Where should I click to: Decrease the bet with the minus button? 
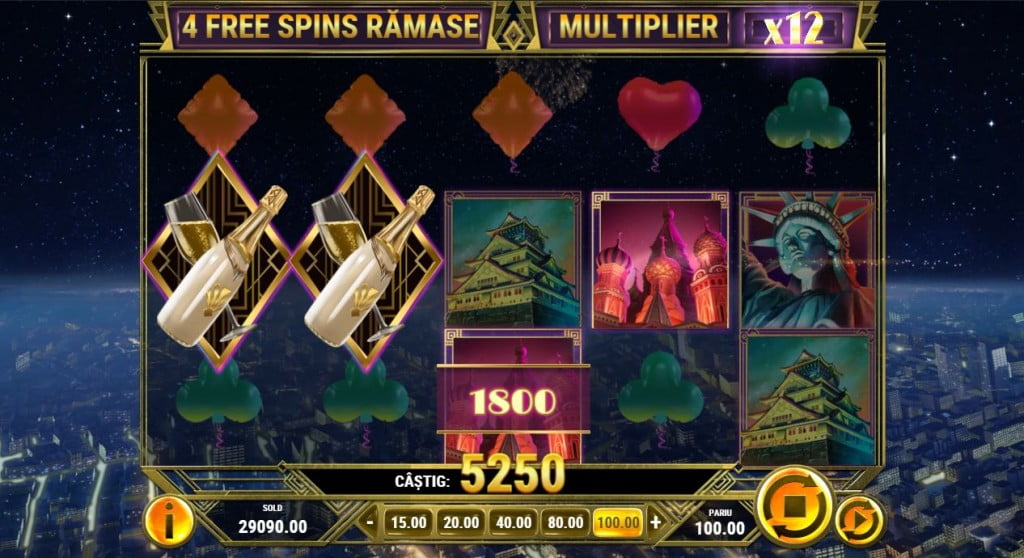click(370, 521)
